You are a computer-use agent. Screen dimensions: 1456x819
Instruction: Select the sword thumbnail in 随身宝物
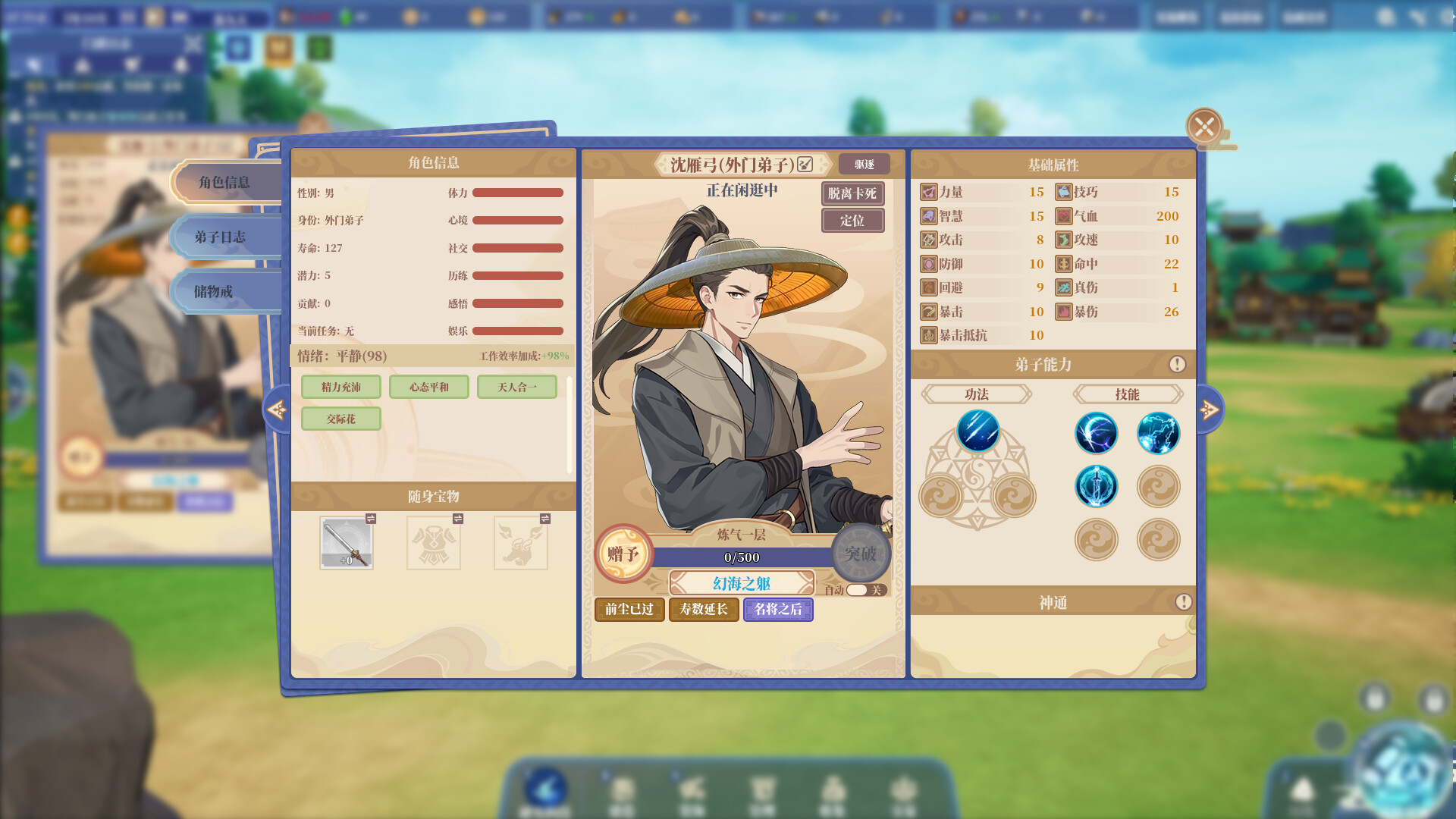click(x=347, y=541)
